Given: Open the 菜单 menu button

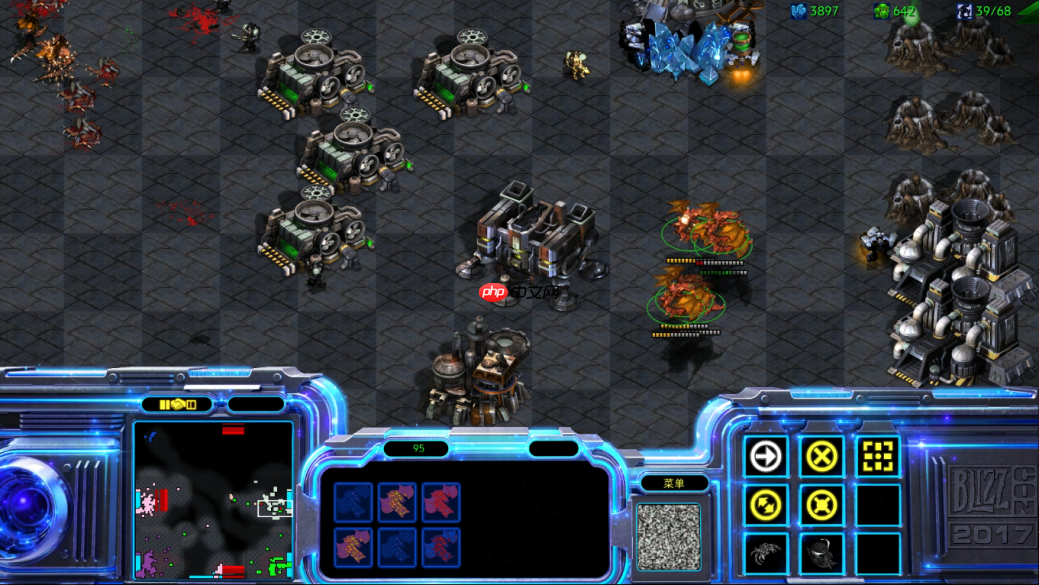Looking at the screenshot, I should [x=674, y=483].
